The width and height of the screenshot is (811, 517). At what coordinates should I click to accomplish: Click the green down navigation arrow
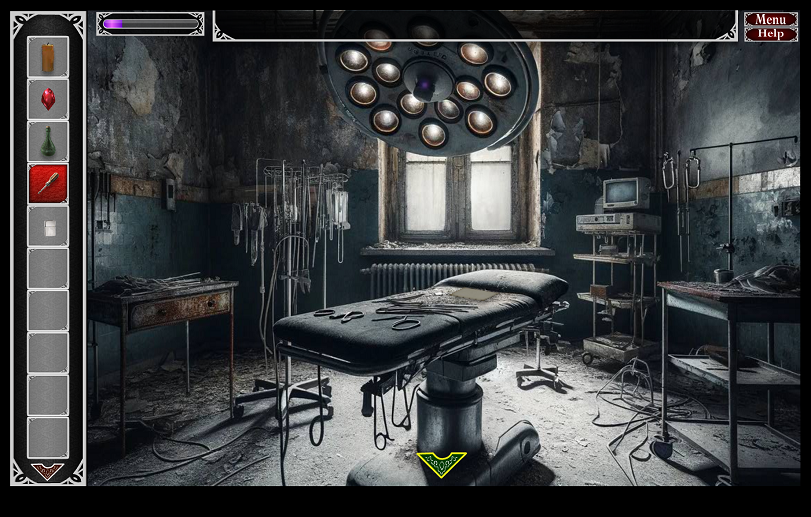[441, 463]
